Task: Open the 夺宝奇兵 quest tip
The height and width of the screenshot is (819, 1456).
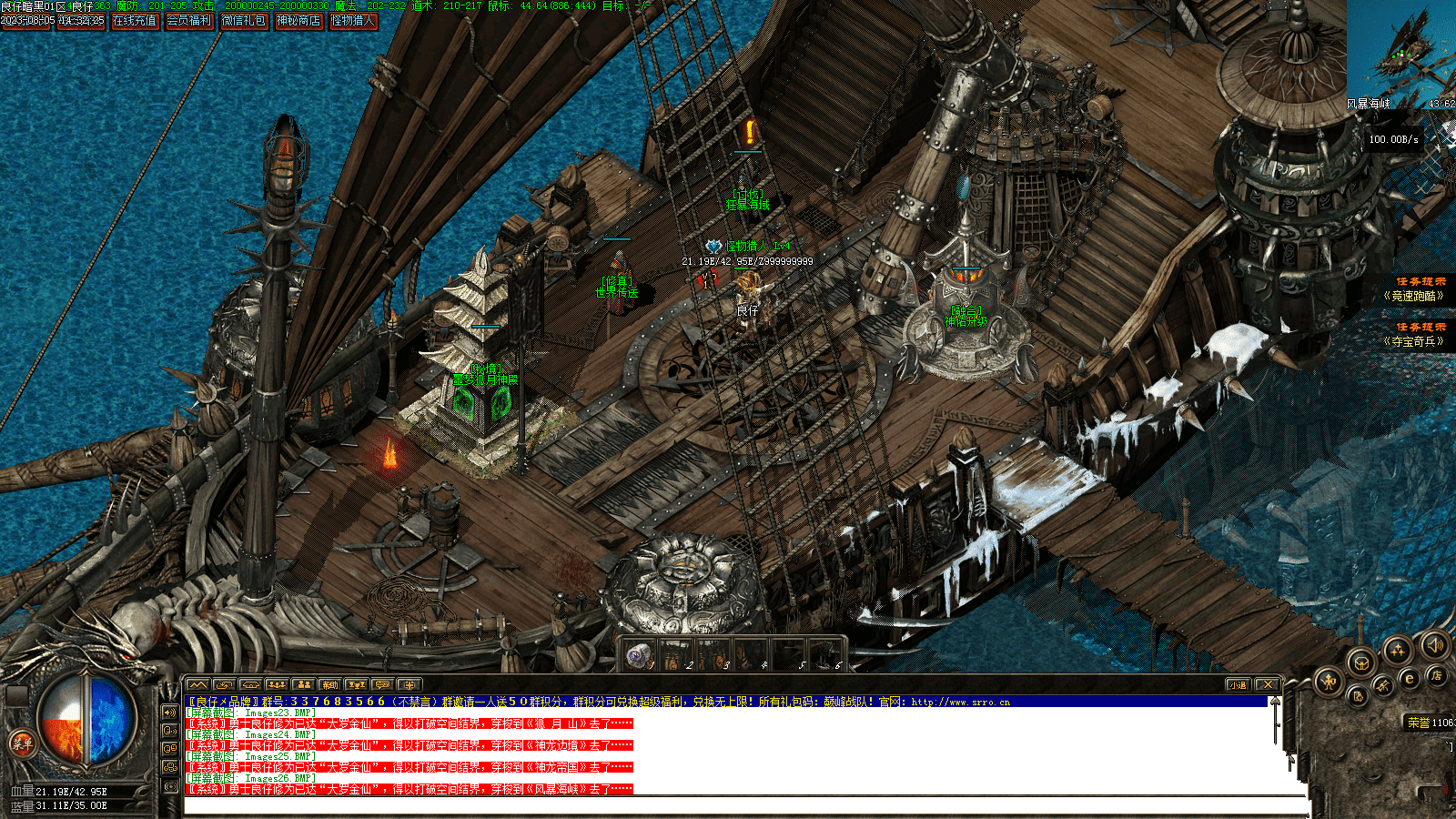Action: tap(1413, 341)
